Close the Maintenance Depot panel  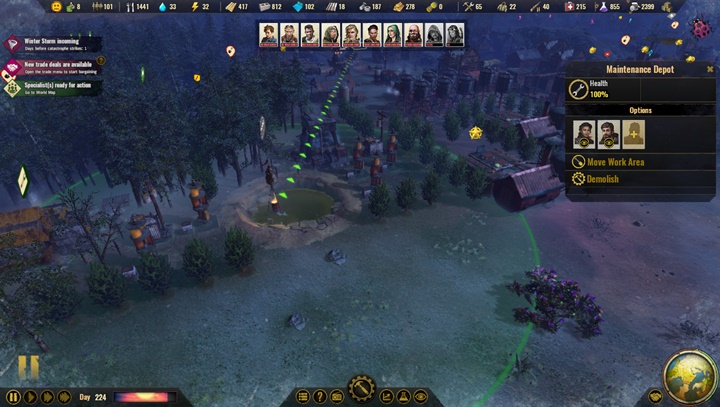[x=710, y=69]
